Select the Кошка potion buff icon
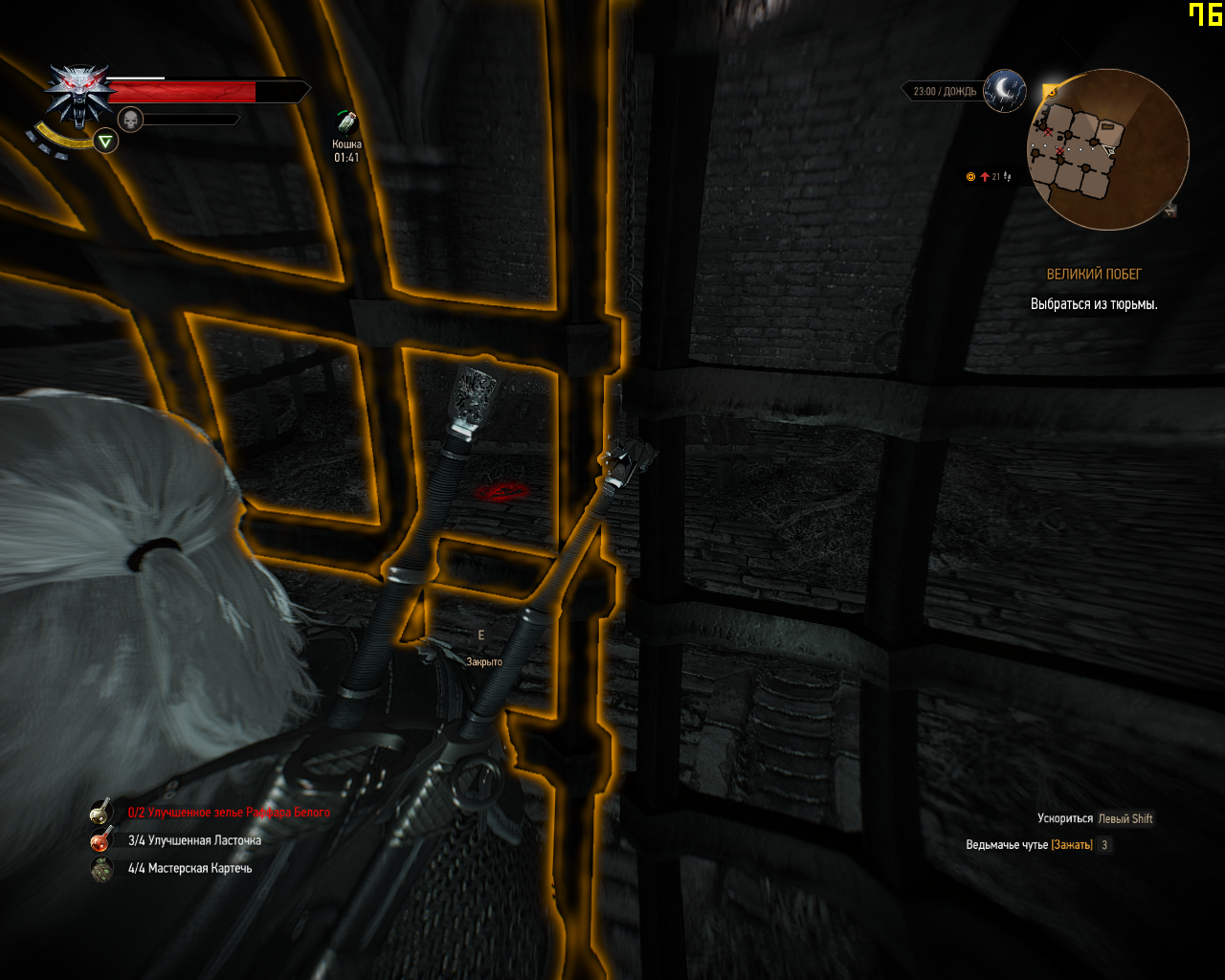This screenshot has height=980, width=1225. 346,123
